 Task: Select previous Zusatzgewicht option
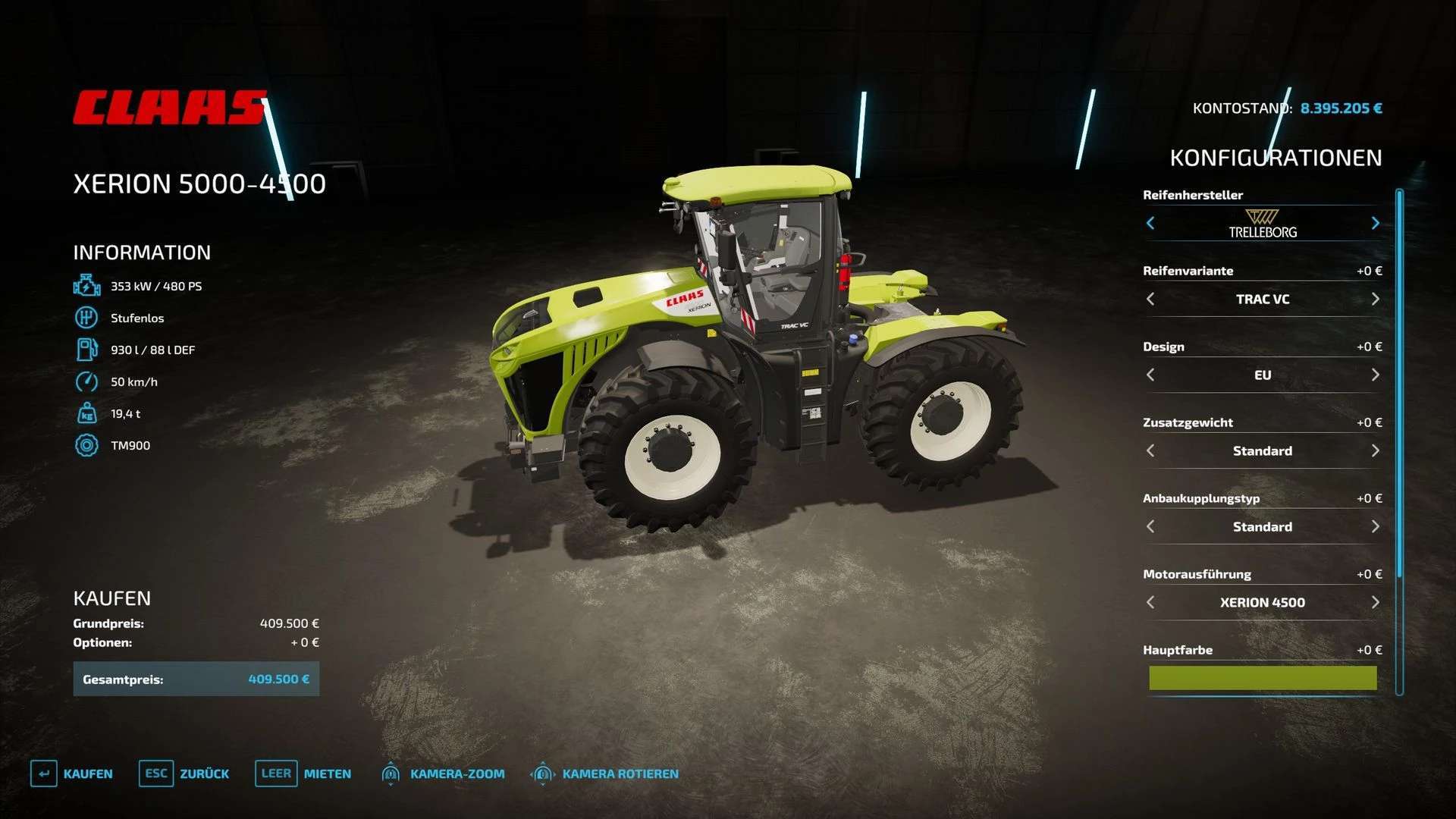tap(1150, 450)
